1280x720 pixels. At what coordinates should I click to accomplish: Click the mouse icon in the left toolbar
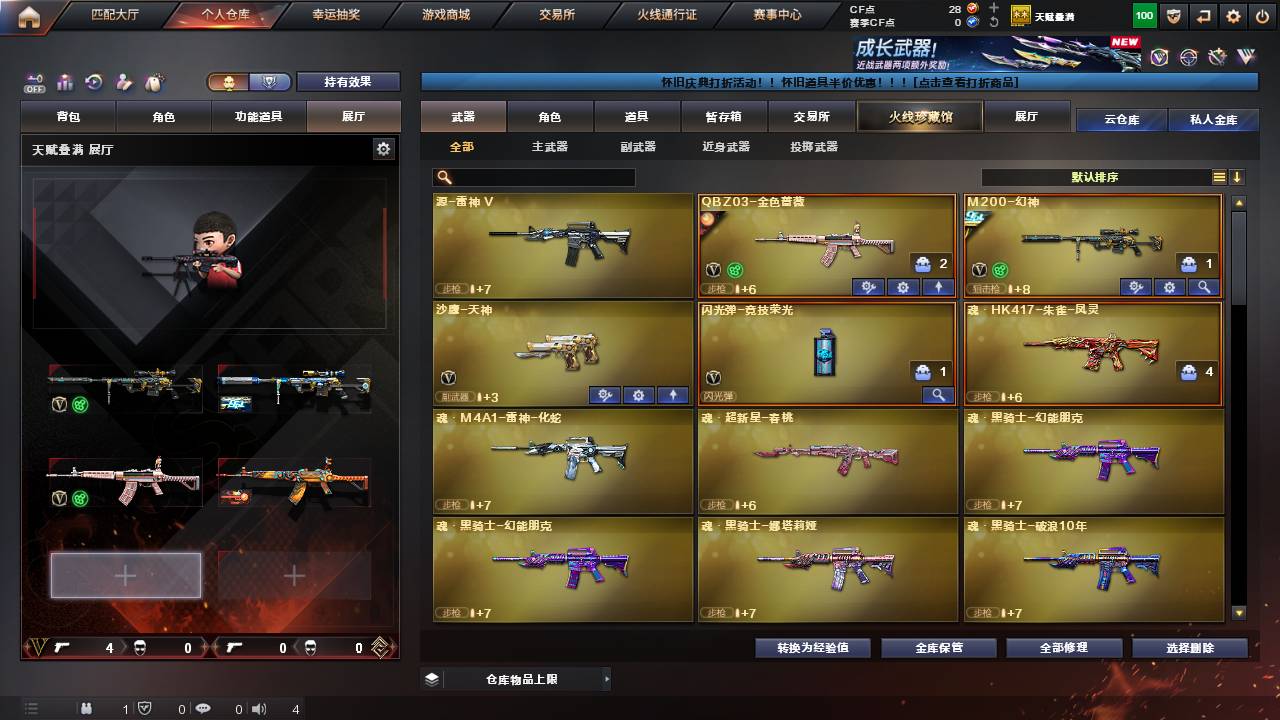coord(154,83)
